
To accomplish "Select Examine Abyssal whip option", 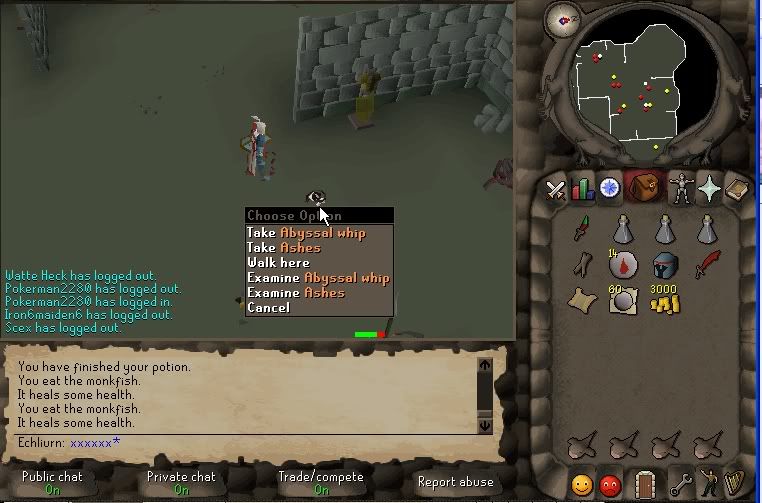I will pos(318,278).
